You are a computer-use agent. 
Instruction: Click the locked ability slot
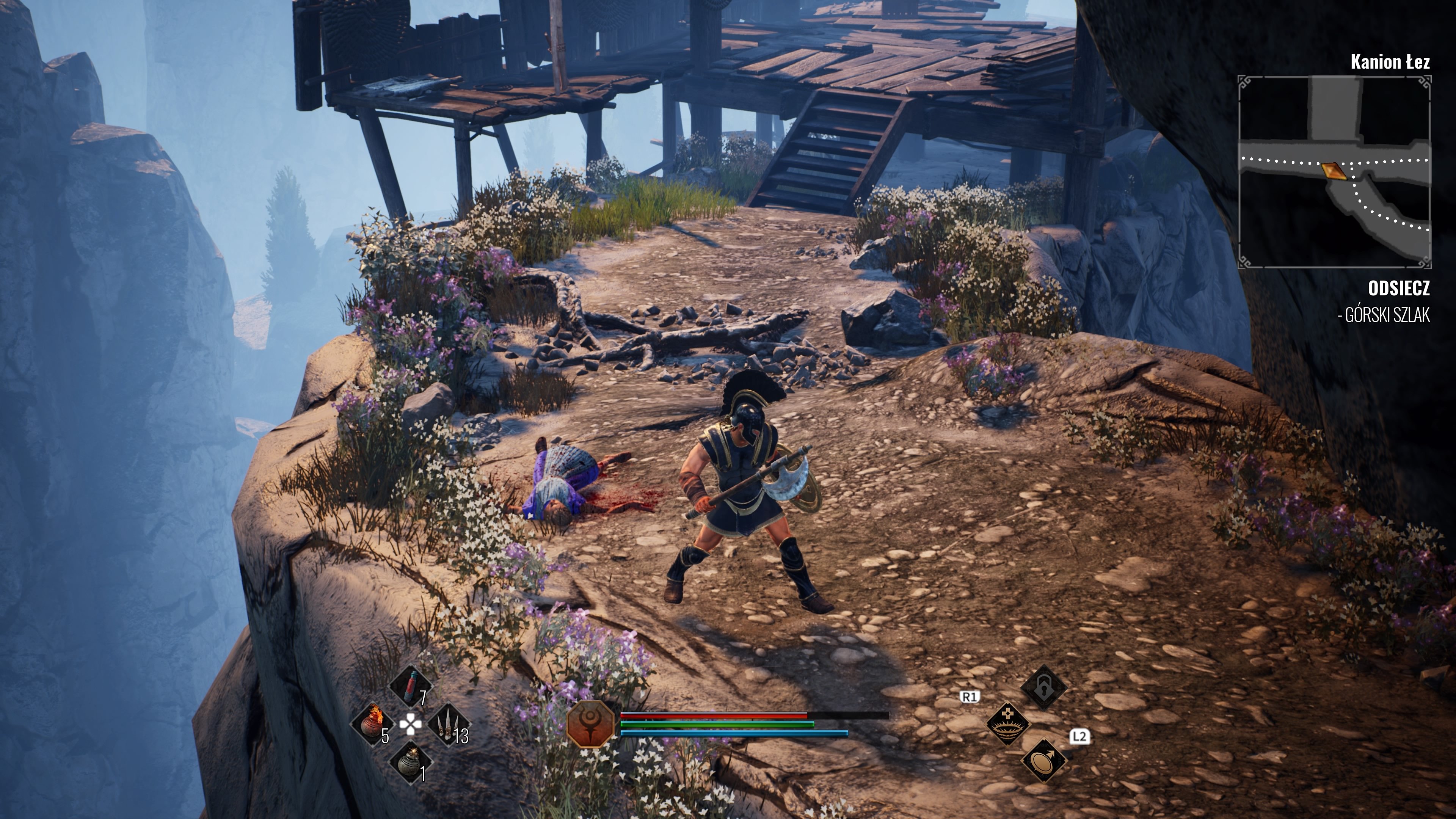[1043, 687]
